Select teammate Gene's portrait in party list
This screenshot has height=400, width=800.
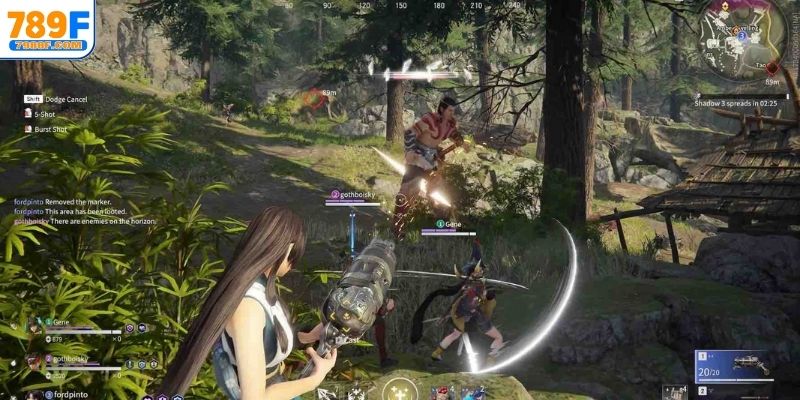point(35,326)
